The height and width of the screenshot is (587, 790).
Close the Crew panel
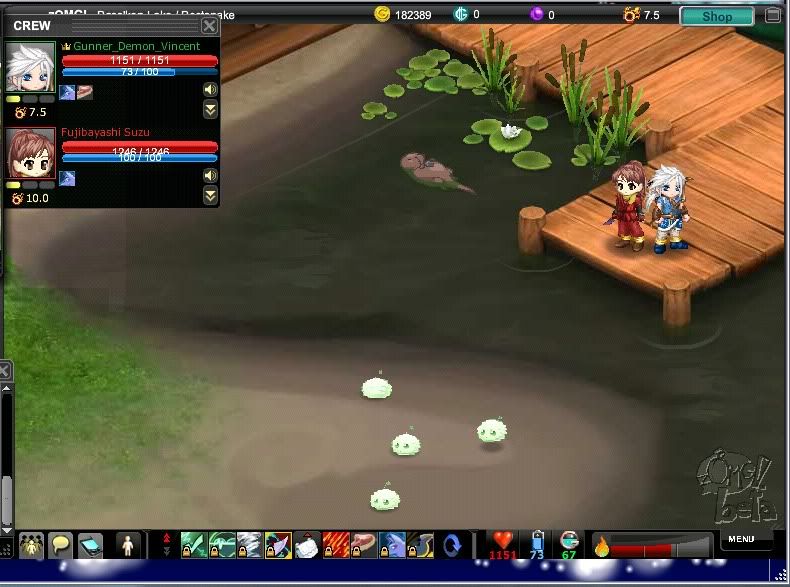pos(209,26)
